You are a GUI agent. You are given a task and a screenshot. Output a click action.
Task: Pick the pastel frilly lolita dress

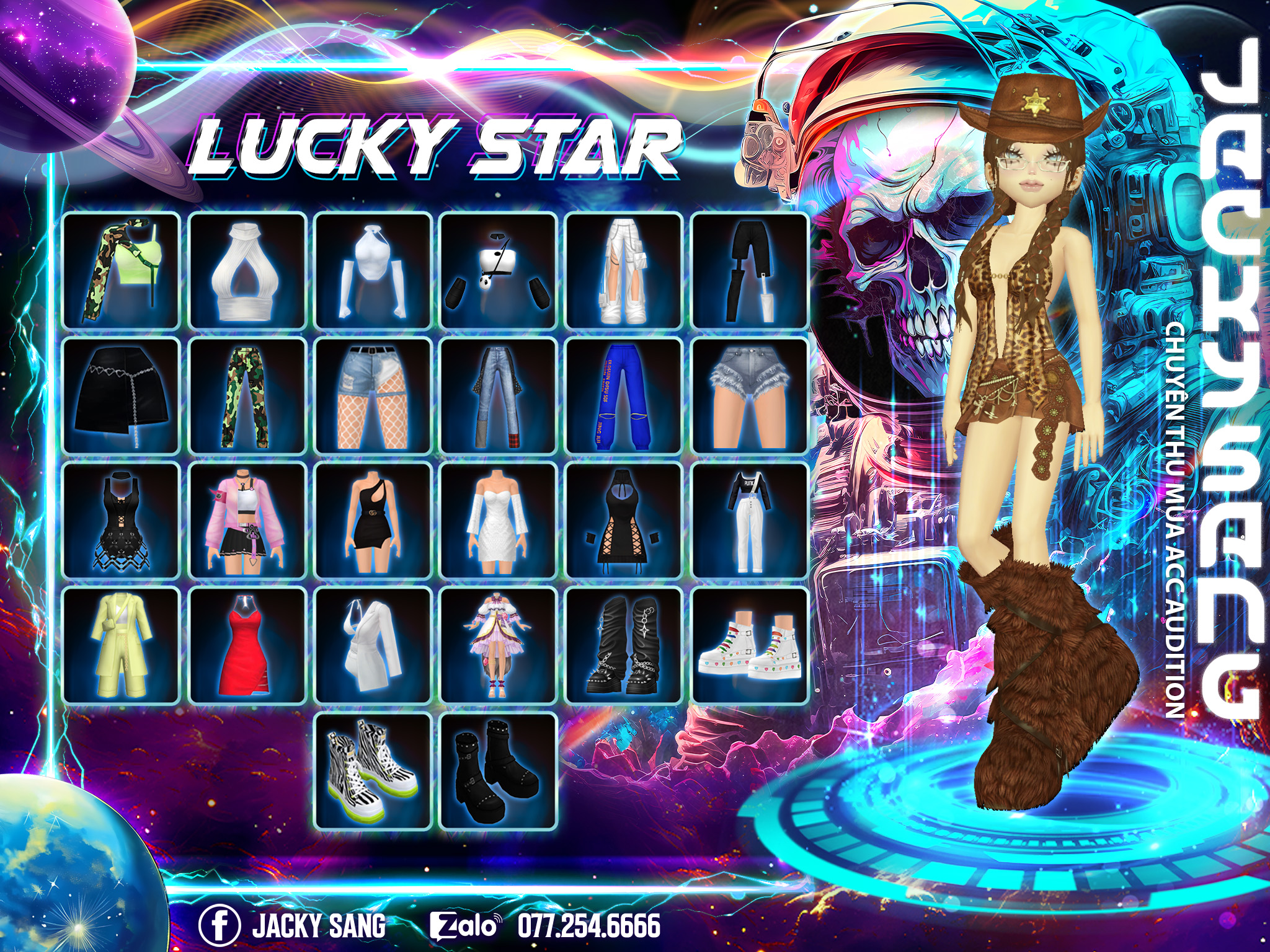click(498, 646)
